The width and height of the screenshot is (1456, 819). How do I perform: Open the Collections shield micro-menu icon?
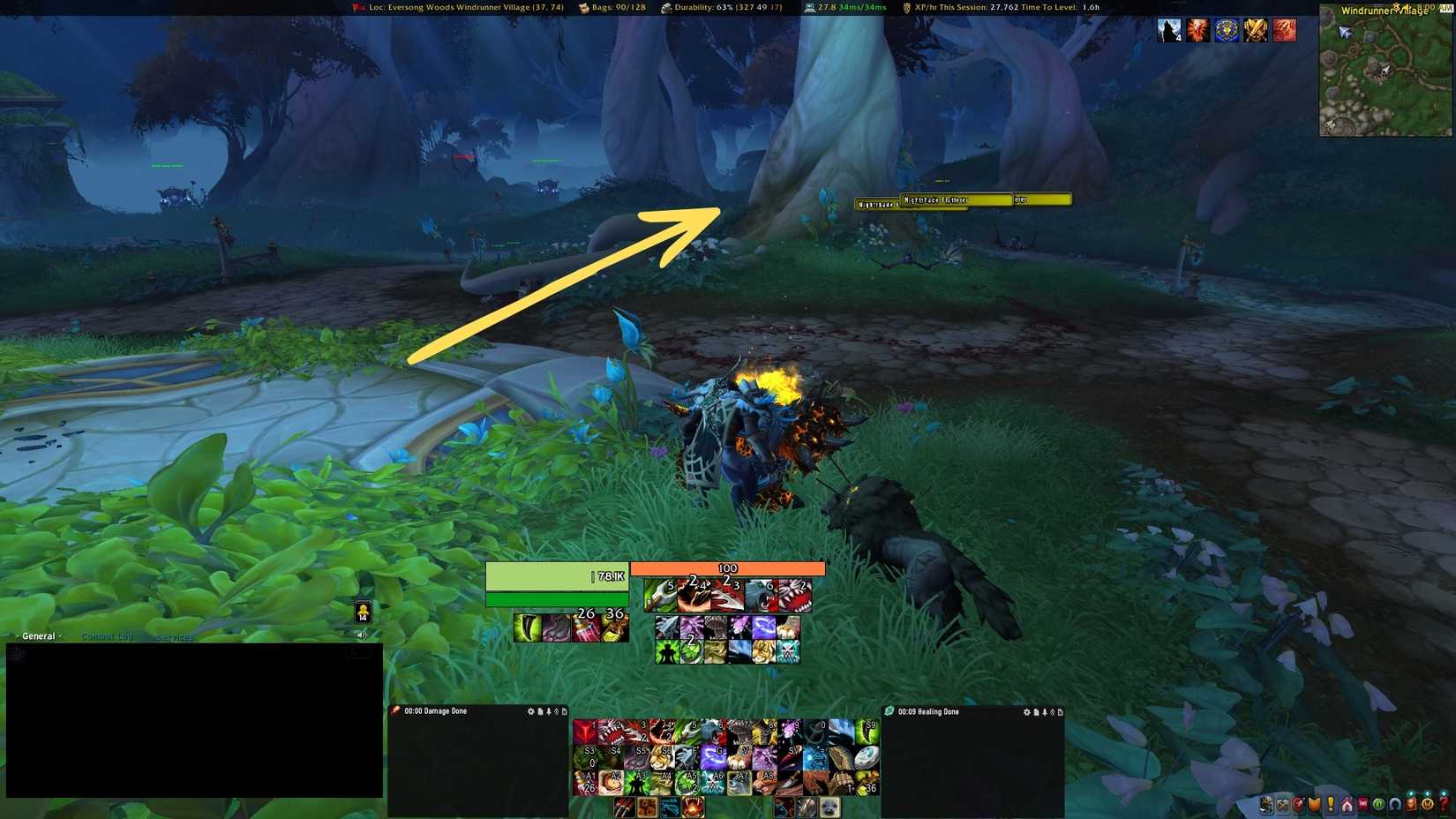[x=1315, y=804]
